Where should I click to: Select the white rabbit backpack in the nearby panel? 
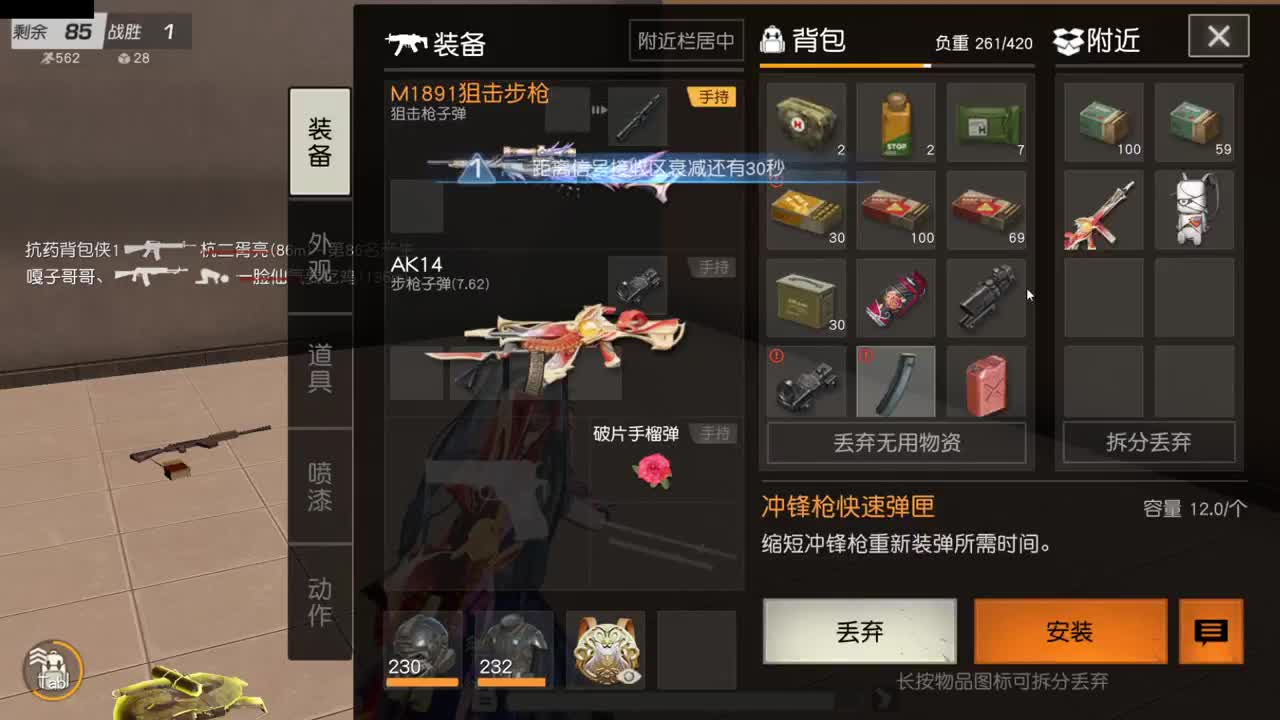(x=1194, y=210)
